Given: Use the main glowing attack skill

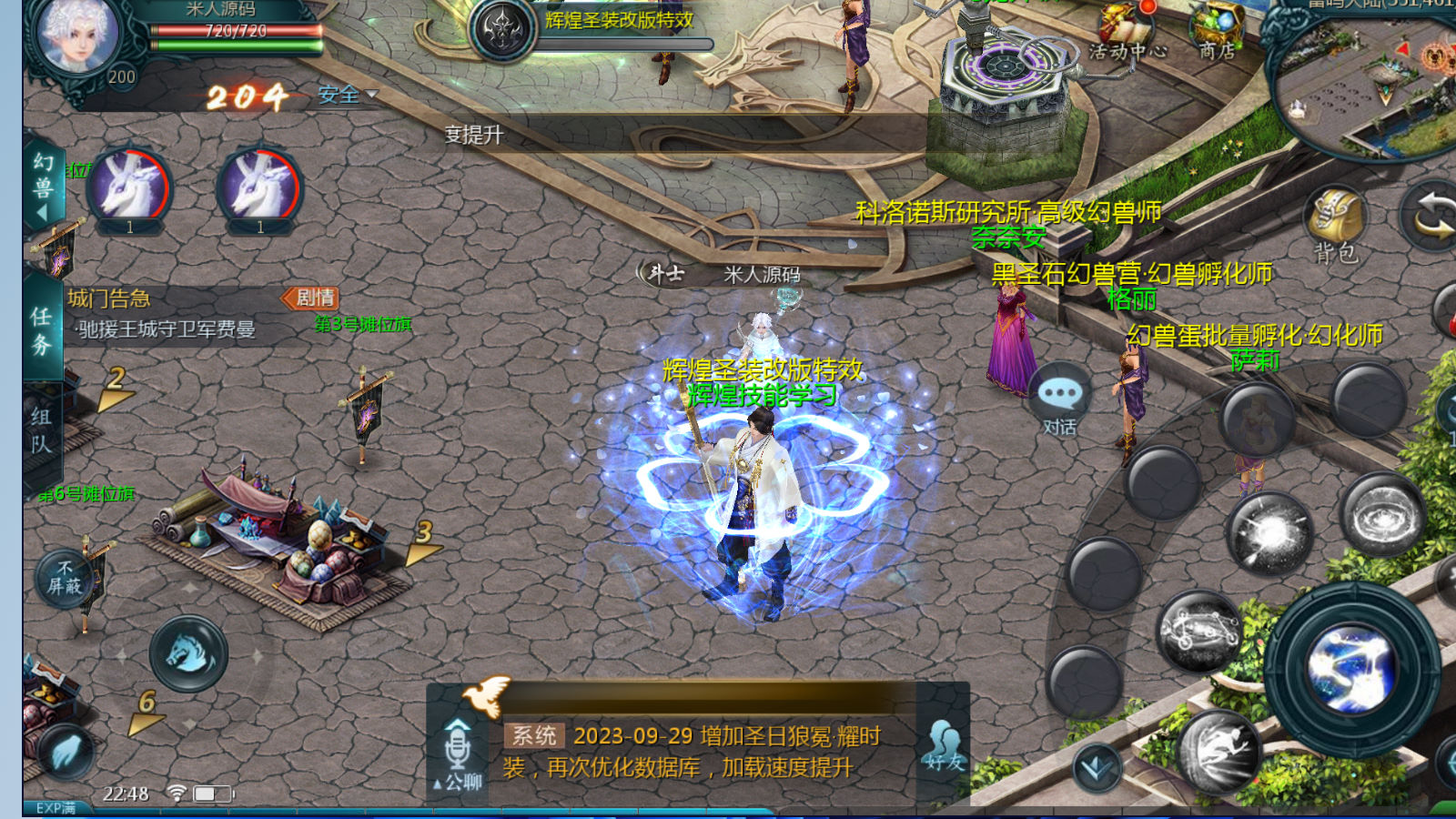Looking at the screenshot, I should pos(1352,669).
